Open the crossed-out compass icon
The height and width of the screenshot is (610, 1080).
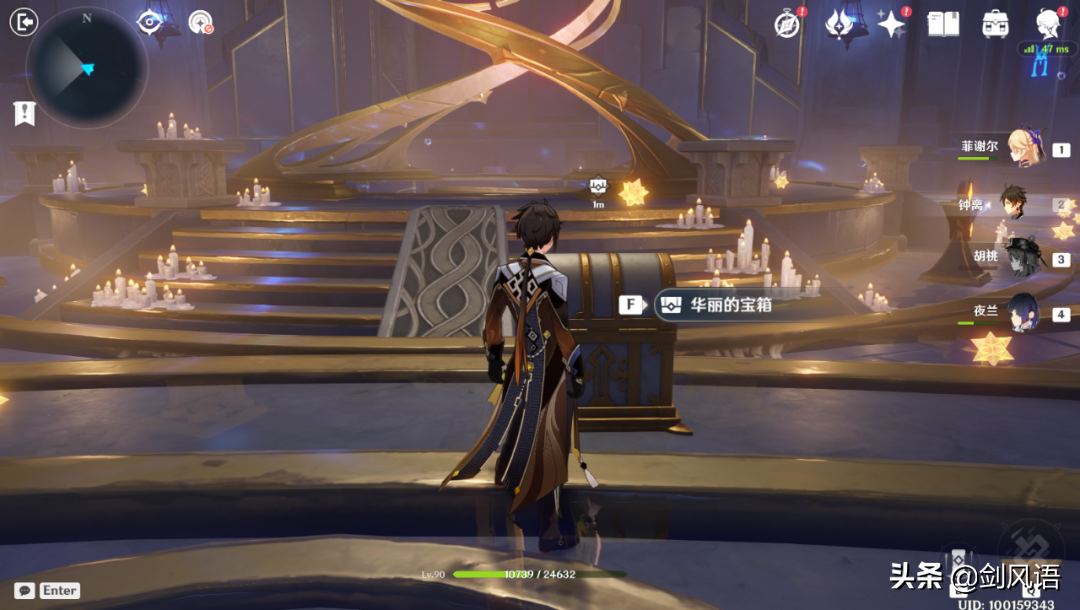788,24
